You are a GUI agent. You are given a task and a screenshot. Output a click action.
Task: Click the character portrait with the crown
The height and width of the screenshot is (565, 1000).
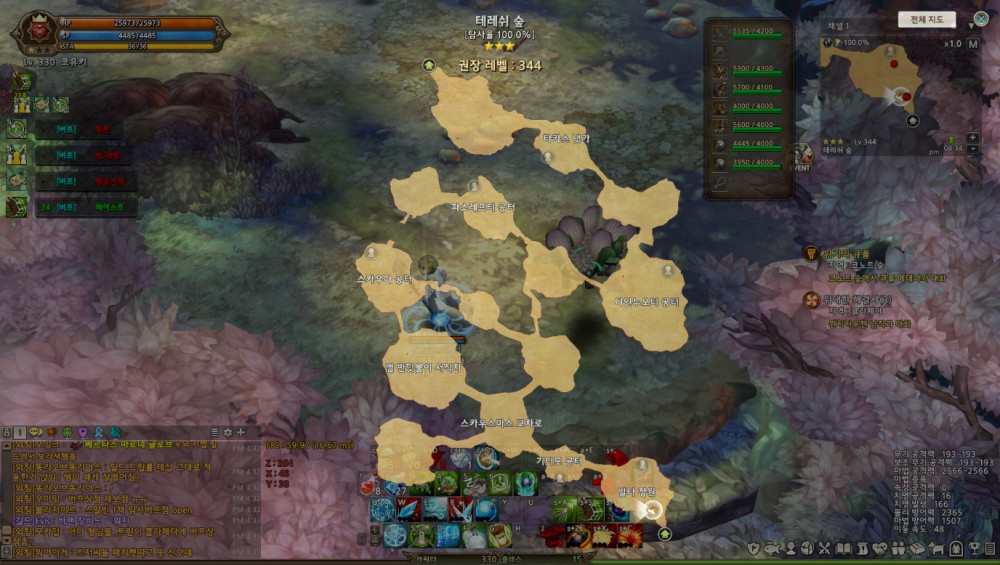(38, 31)
